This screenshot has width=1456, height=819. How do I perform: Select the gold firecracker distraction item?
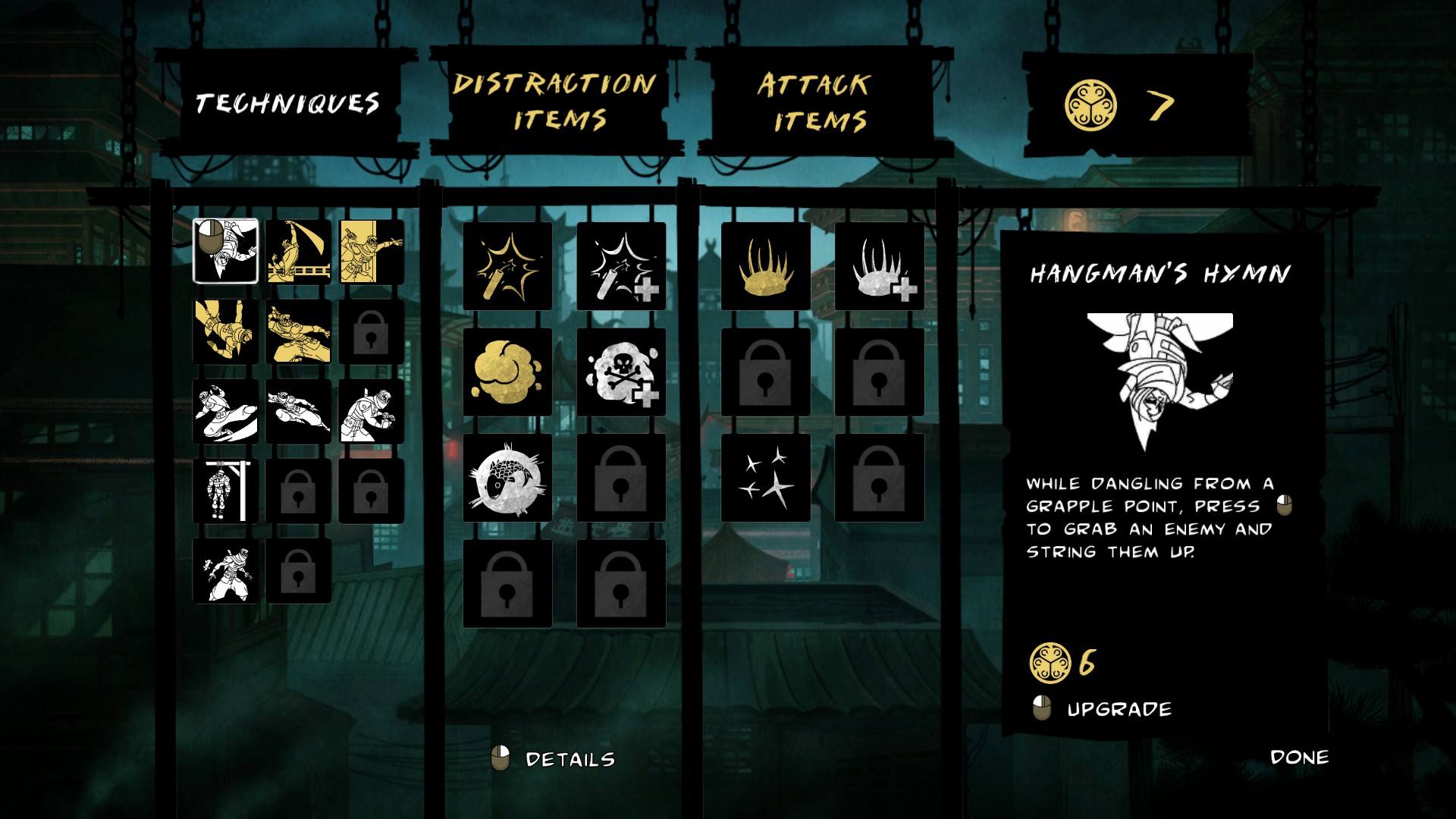click(507, 266)
